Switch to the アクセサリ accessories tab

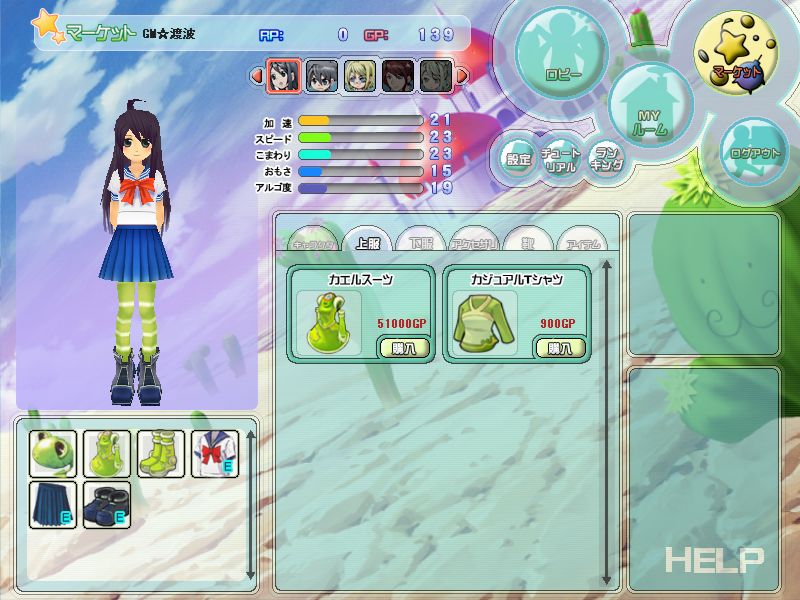click(x=475, y=243)
